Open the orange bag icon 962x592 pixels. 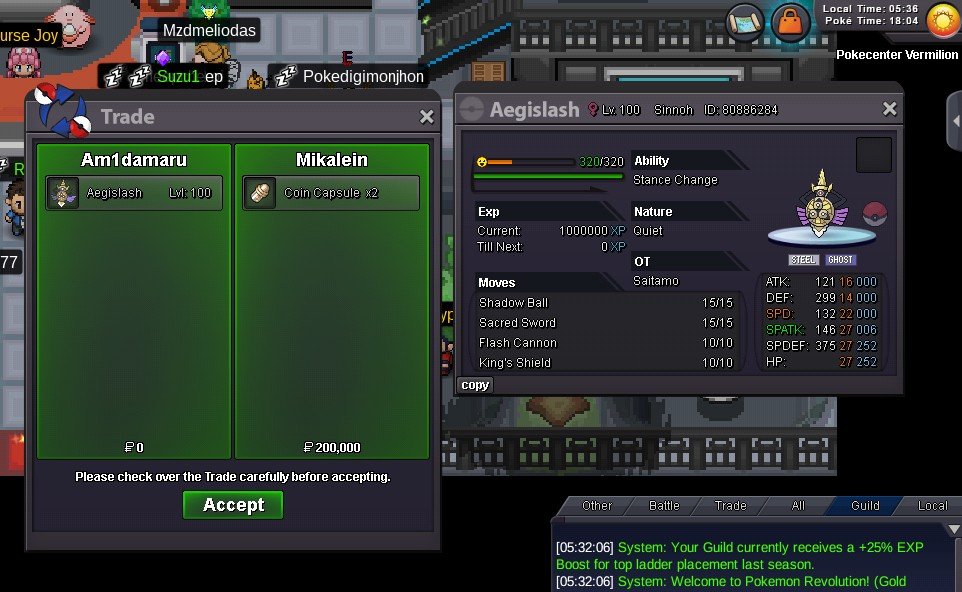[x=790, y=21]
